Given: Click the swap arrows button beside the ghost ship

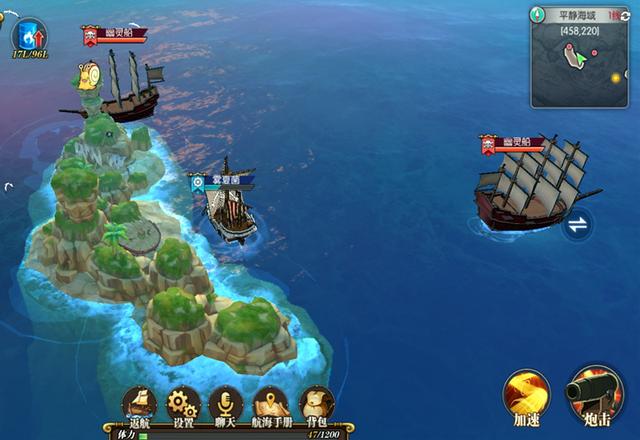Looking at the screenshot, I should coord(577,225).
